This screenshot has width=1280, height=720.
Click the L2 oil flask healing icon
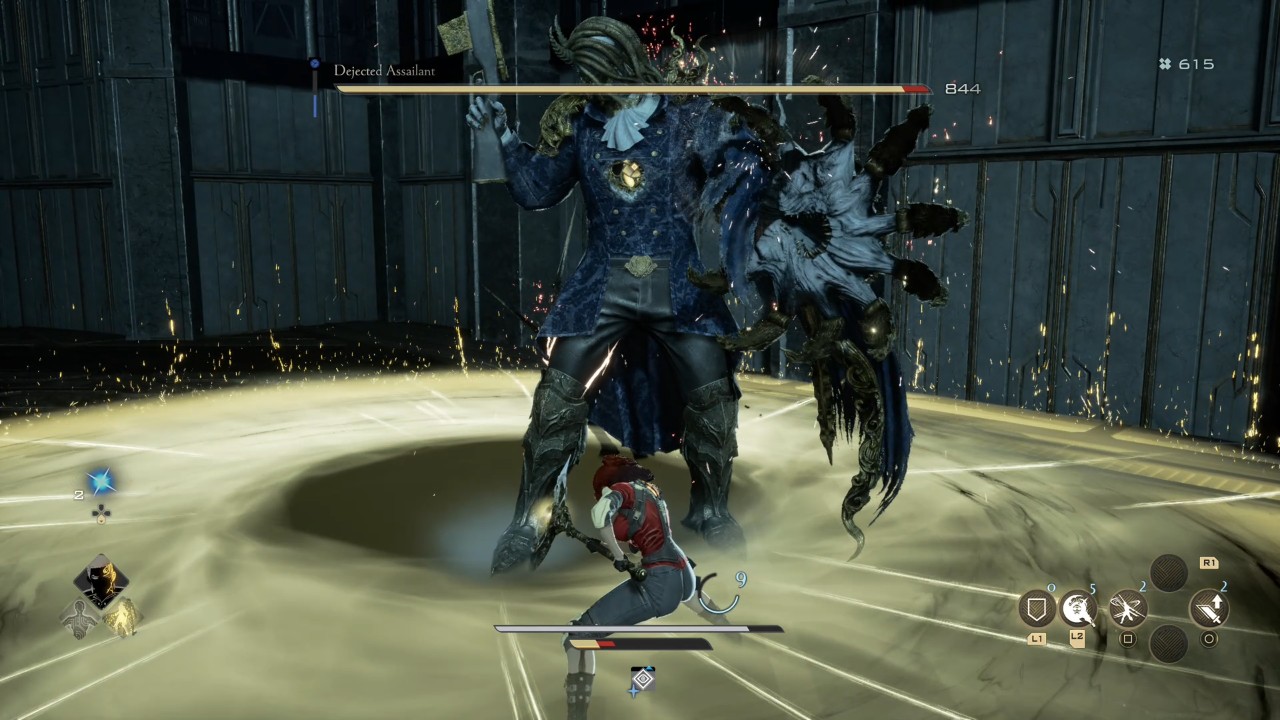[x=1077, y=609]
